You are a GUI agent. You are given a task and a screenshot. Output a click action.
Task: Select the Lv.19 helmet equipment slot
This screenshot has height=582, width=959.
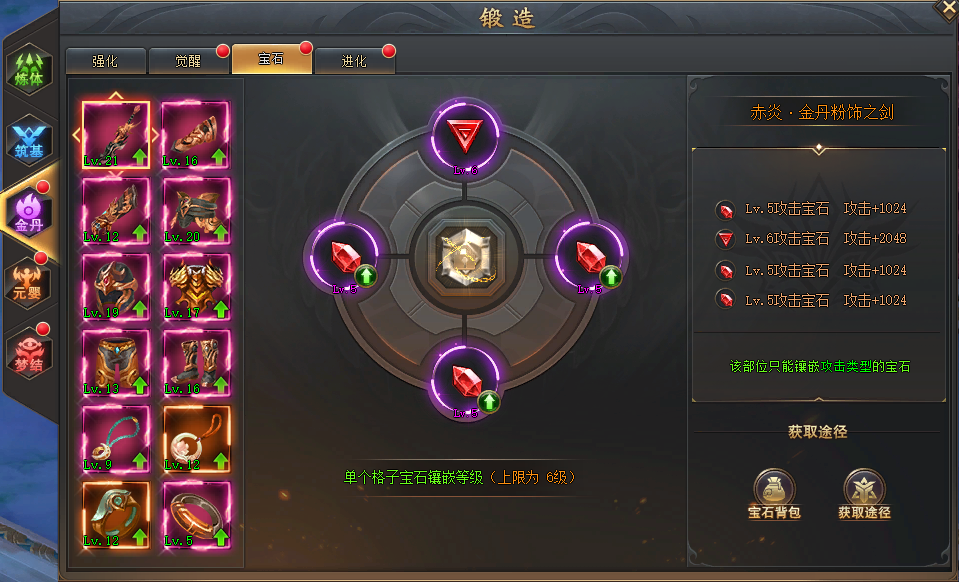click(115, 287)
